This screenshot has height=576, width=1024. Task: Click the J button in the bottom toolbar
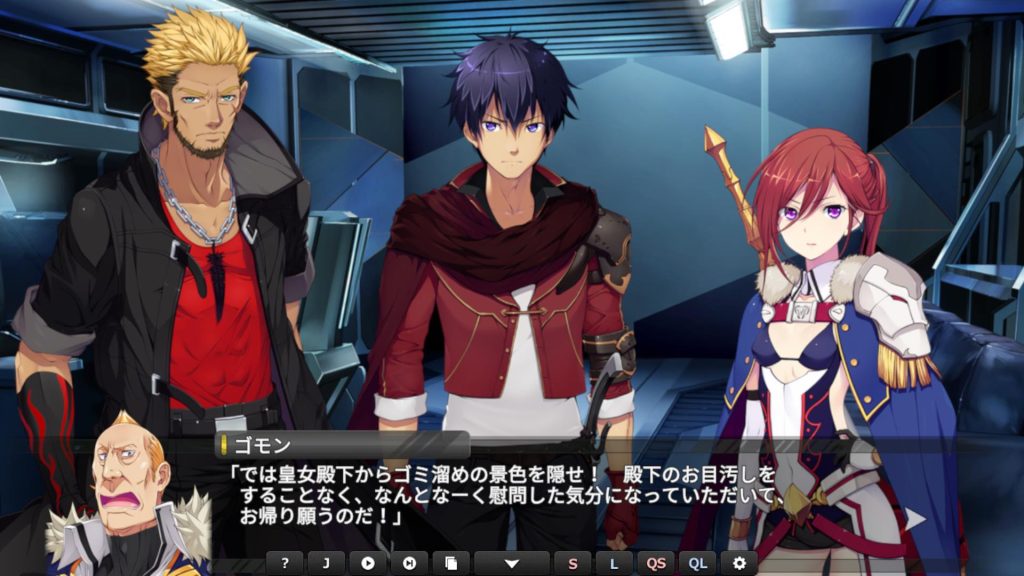coord(326,563)
